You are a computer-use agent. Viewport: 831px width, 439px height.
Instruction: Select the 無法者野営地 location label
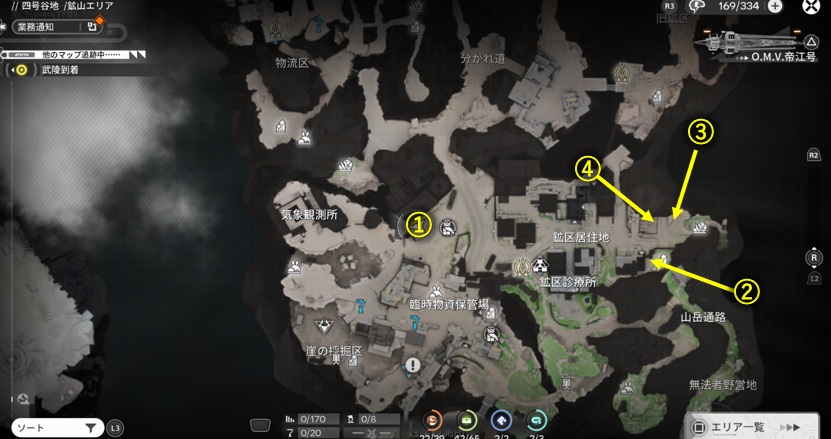(x=723, y=385)
